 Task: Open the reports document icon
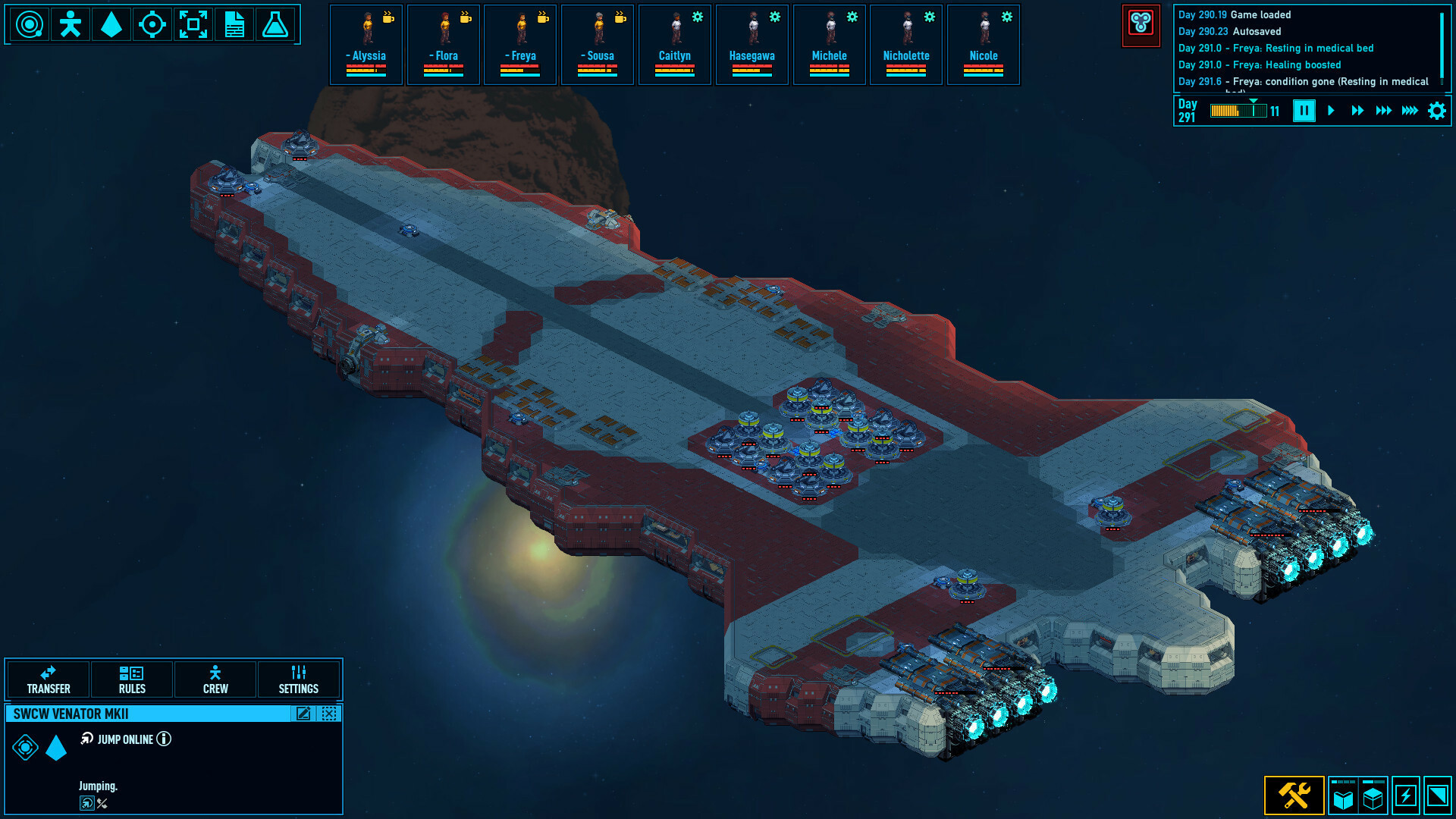coord(234,24)
